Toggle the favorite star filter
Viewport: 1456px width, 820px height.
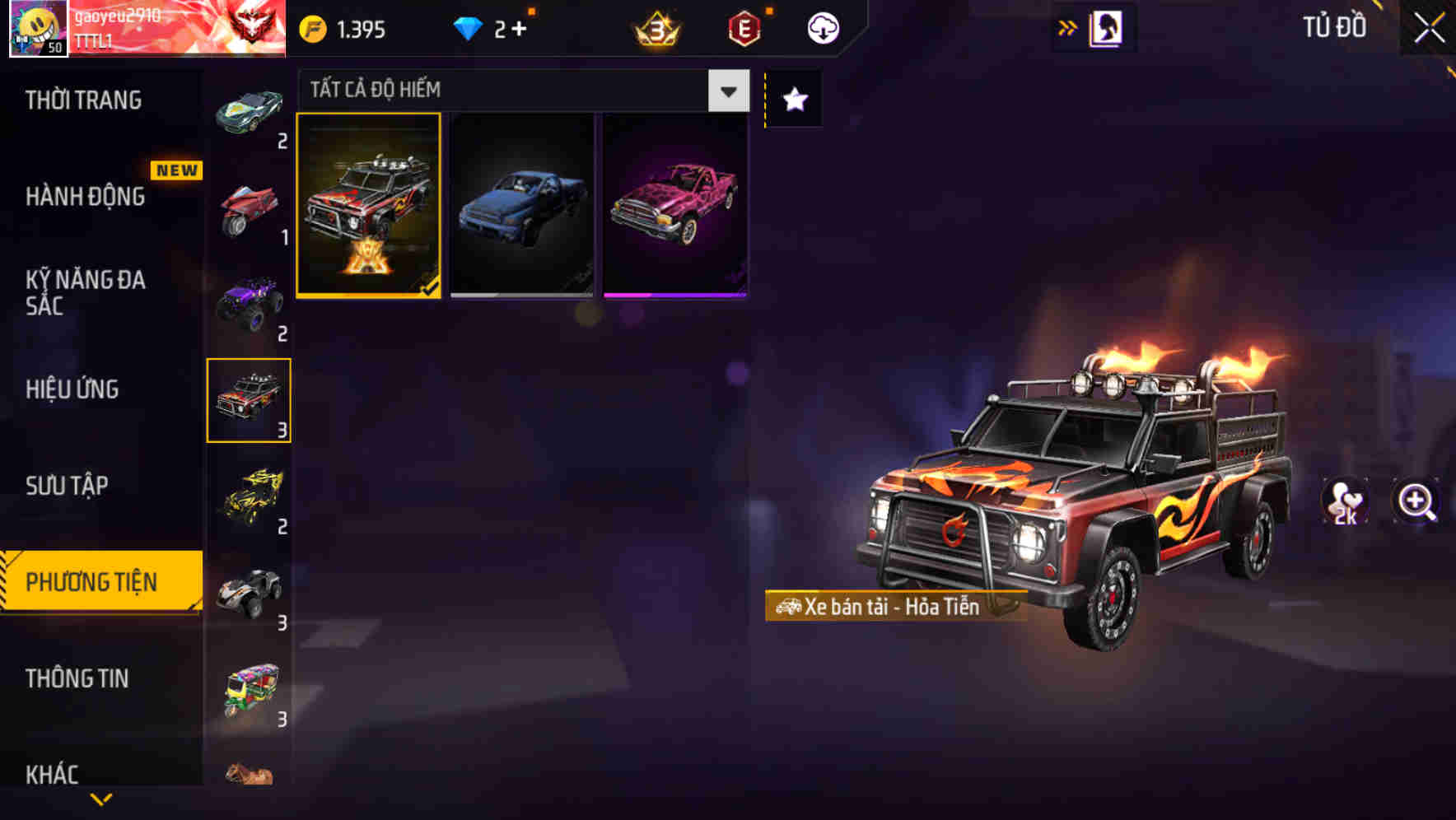(793, 100)
